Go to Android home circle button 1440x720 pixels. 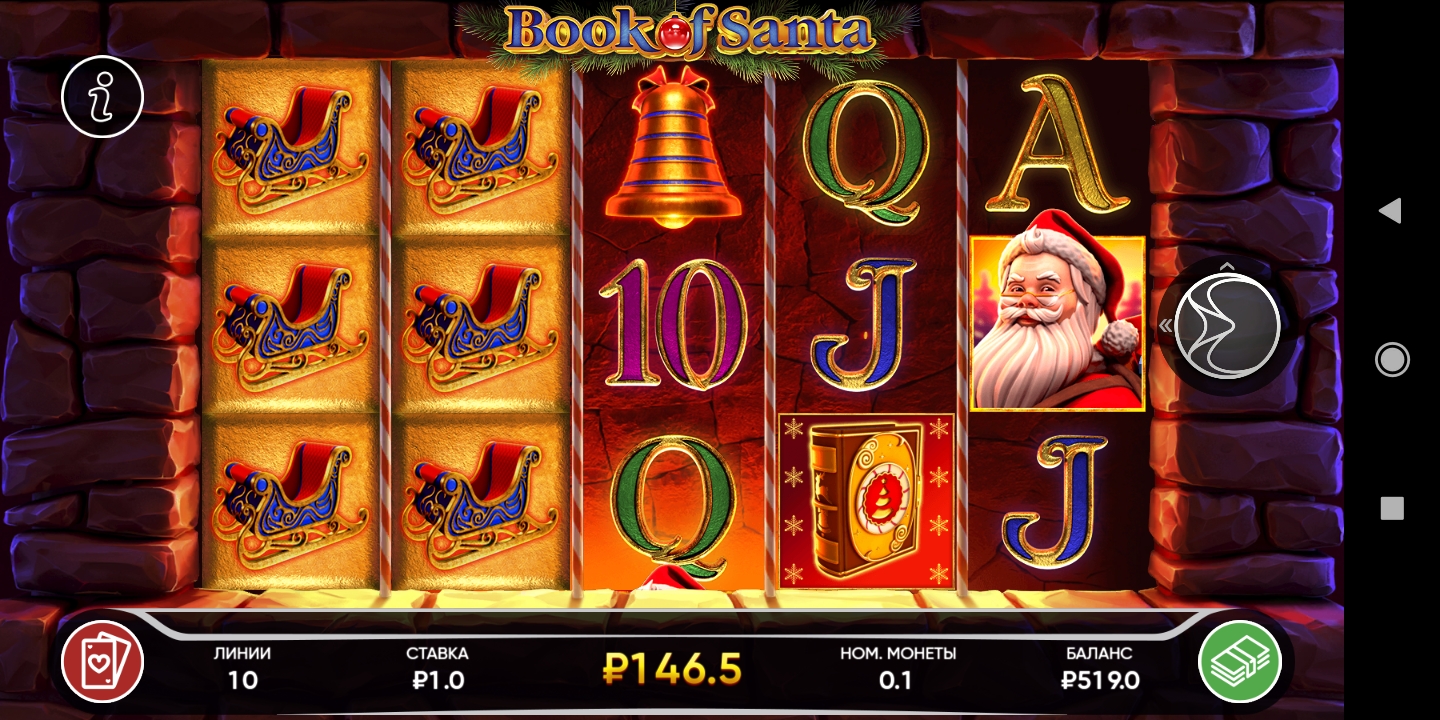(x=1392, y=359)
